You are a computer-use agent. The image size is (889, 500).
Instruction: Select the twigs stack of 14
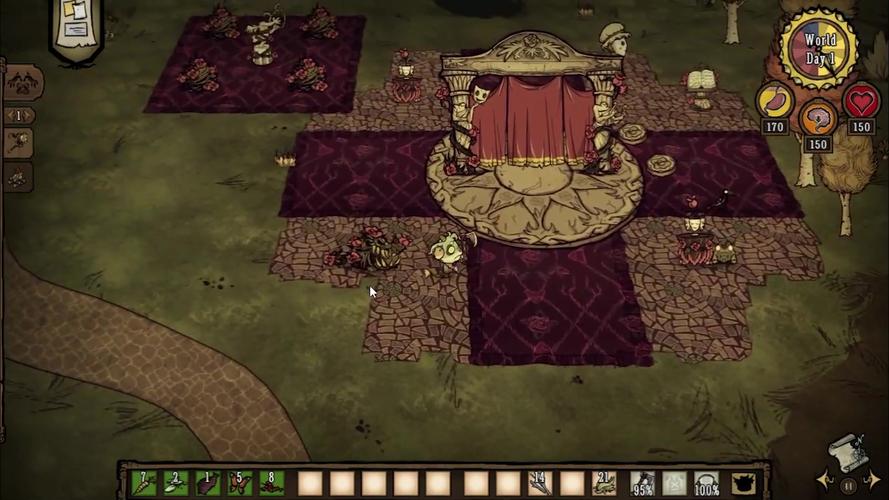tap(540, 484)
